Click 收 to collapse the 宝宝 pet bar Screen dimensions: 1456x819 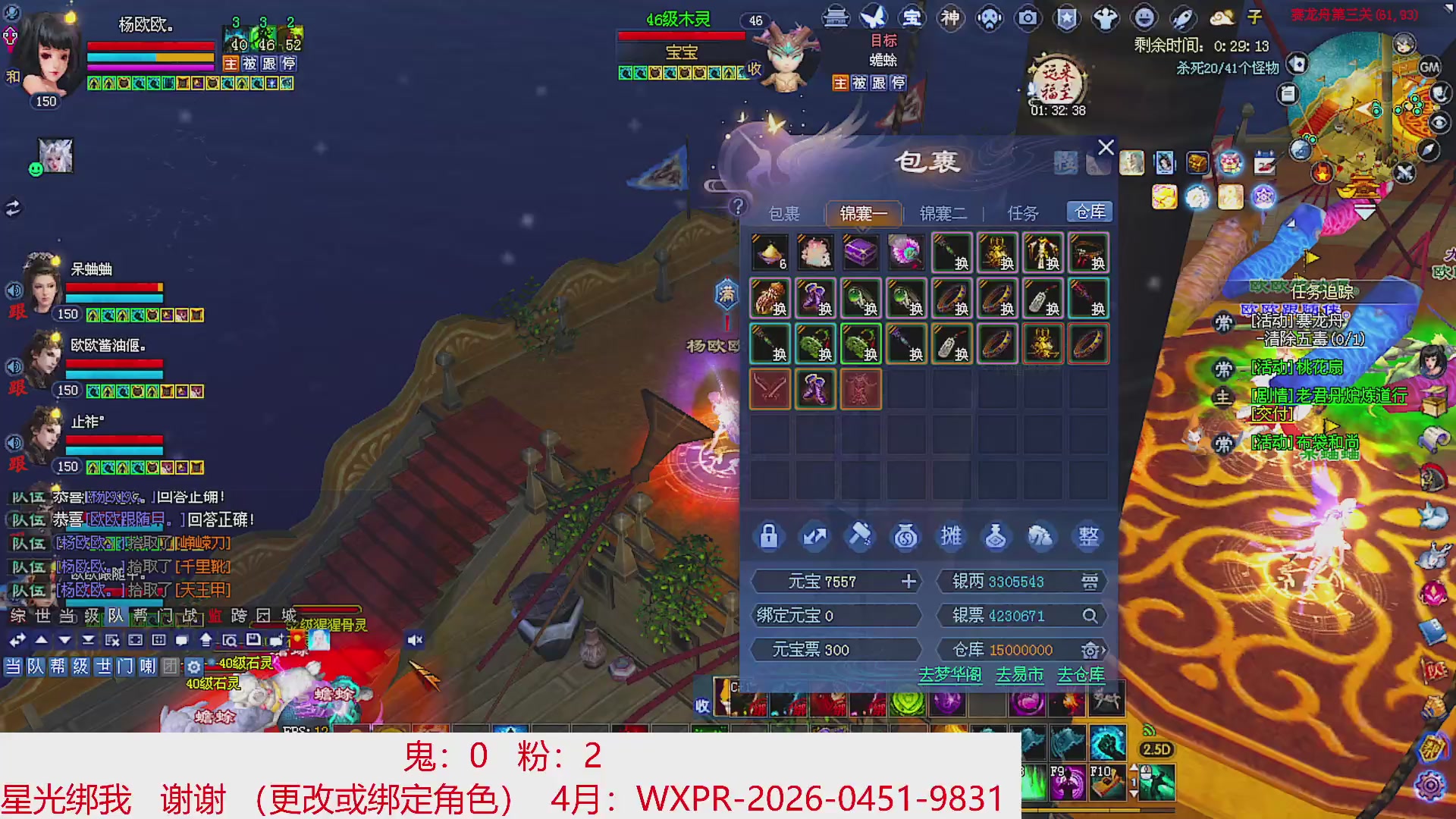754,70
